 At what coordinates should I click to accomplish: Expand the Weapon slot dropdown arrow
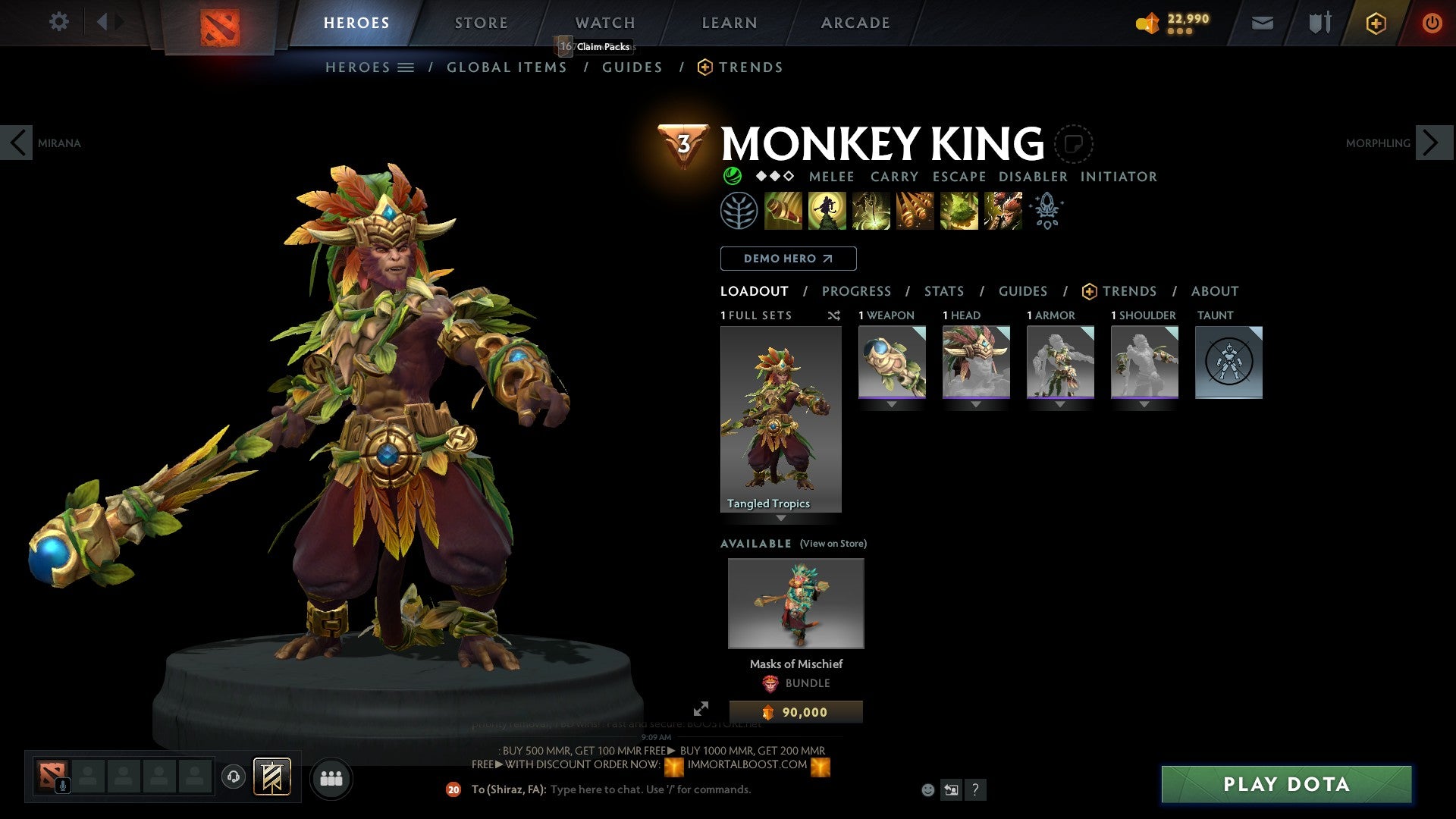click(892, 404)
